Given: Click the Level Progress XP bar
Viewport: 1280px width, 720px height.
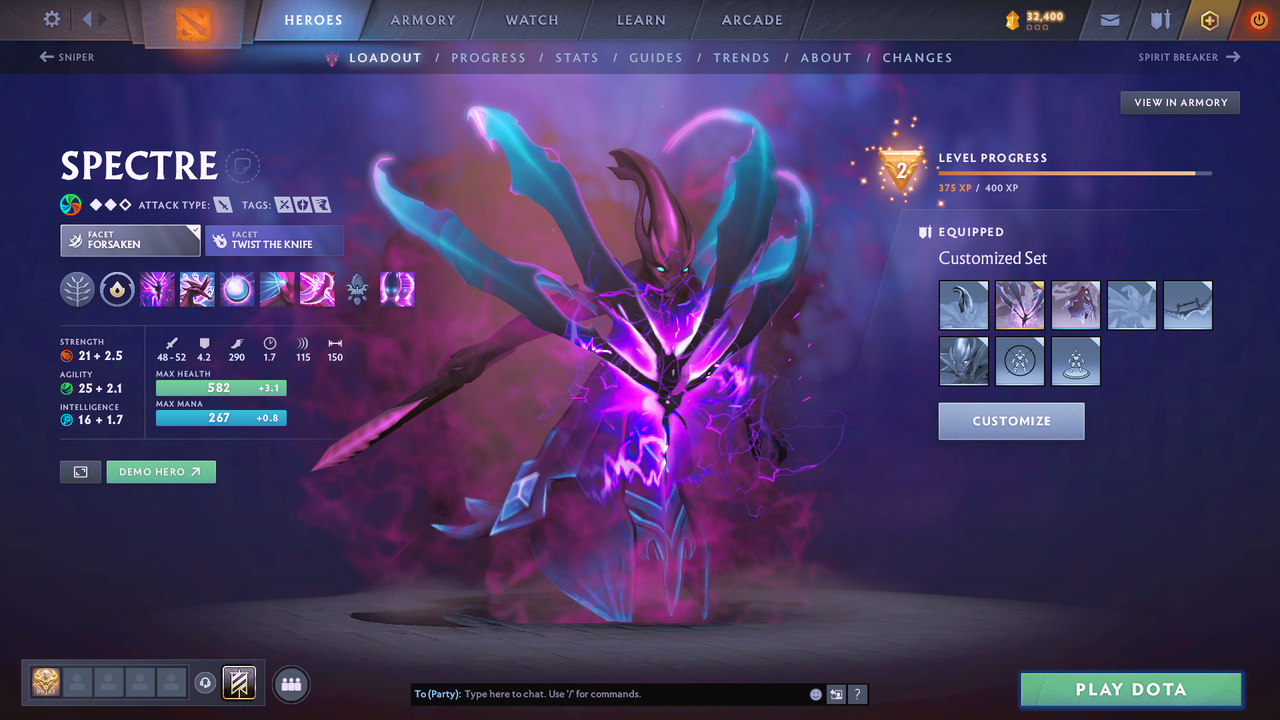Looking at the screenshot, I should click(x=1070, y=172).
